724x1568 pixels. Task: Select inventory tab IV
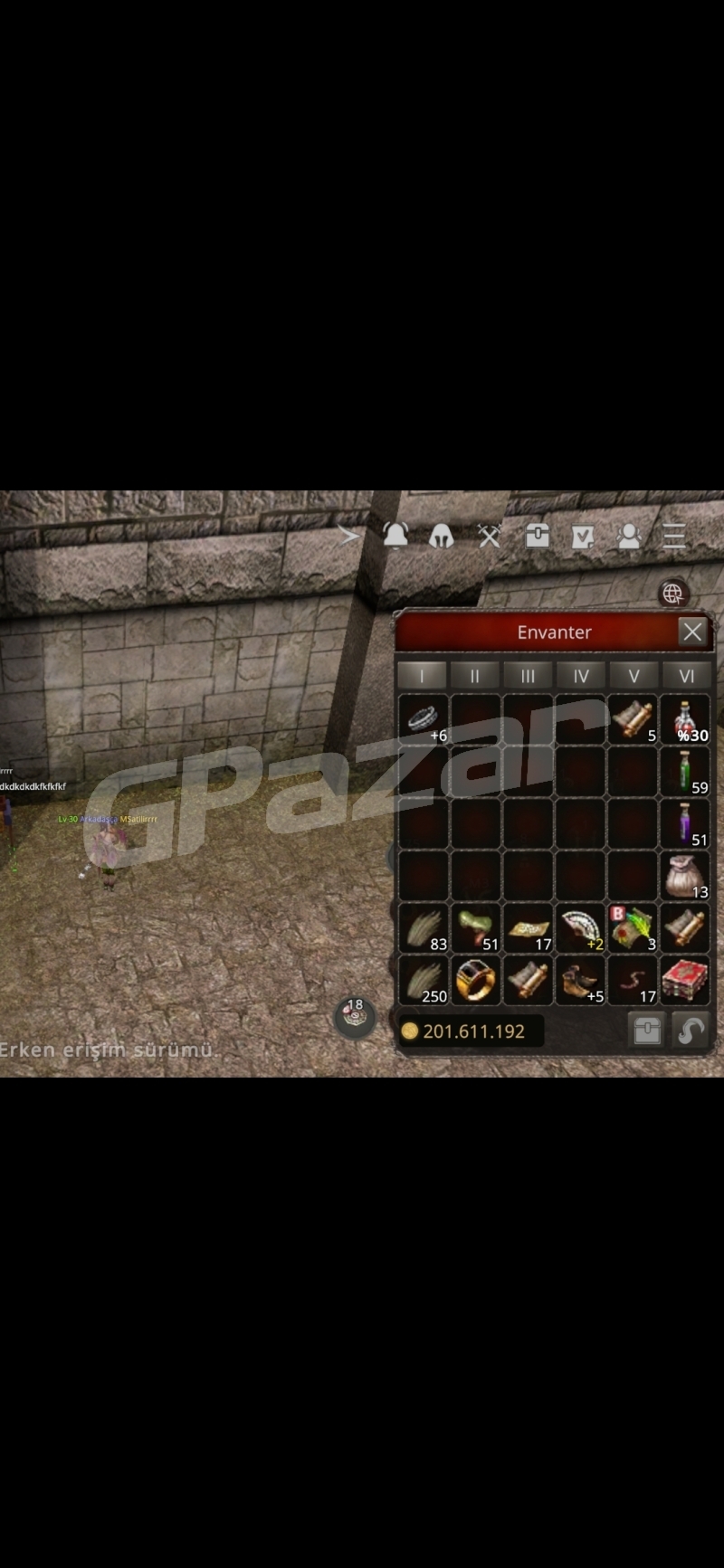(x=581, y=676)
